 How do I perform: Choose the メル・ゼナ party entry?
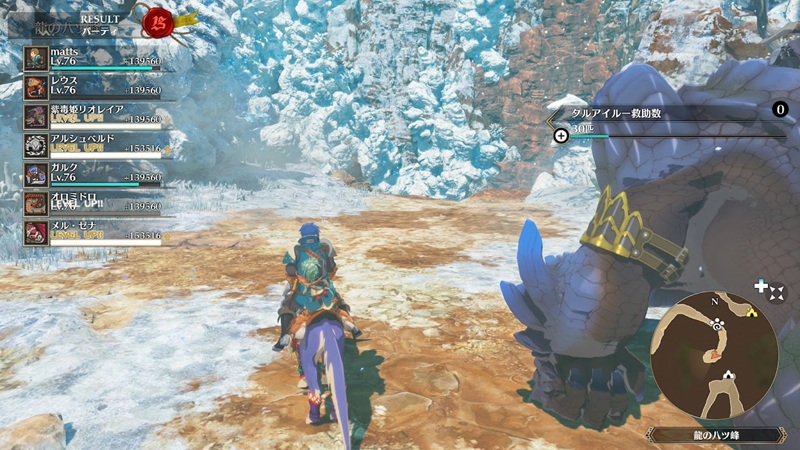click(95, 232)
